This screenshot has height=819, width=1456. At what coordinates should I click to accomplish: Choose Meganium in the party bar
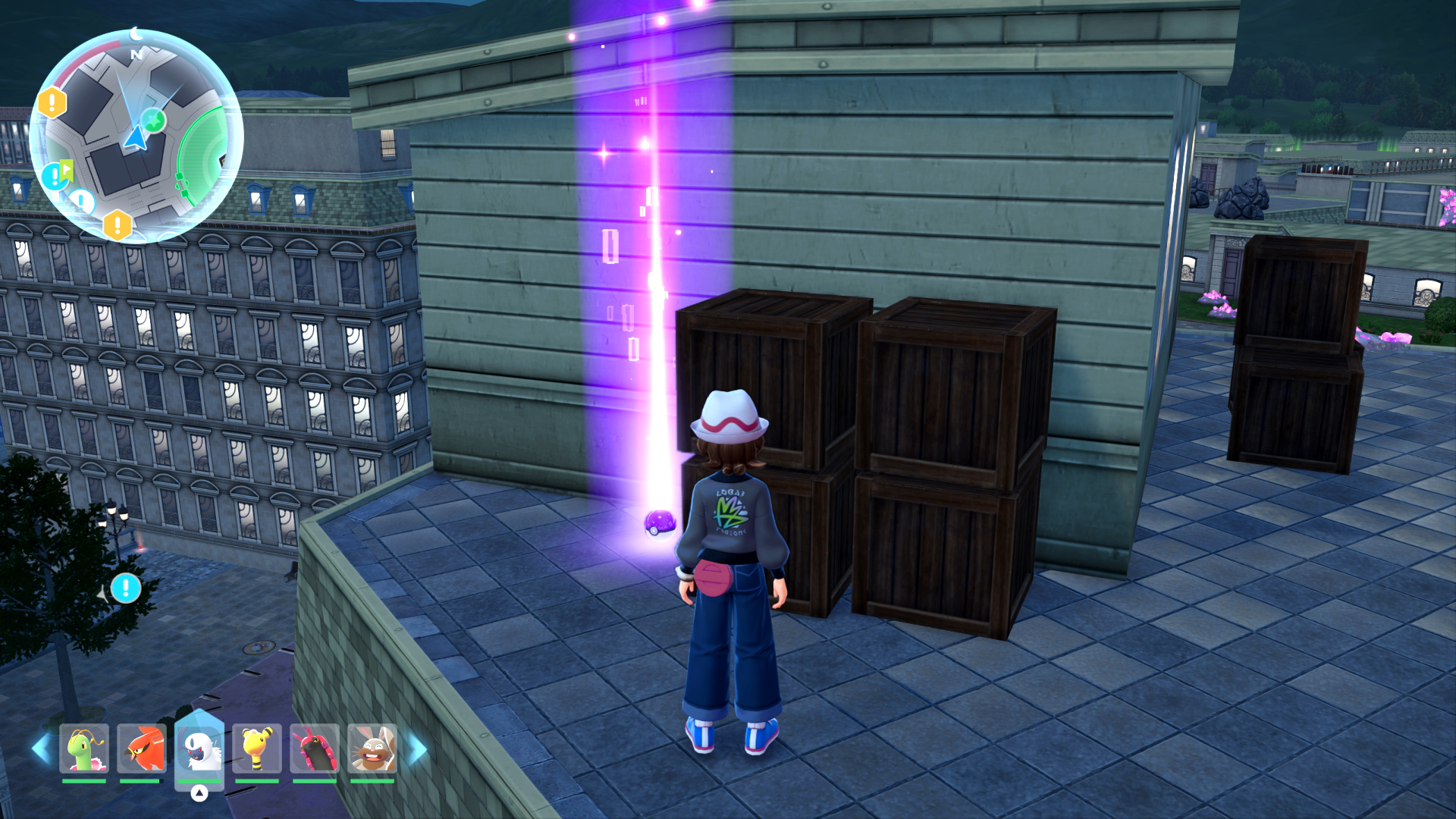[84, 748]
